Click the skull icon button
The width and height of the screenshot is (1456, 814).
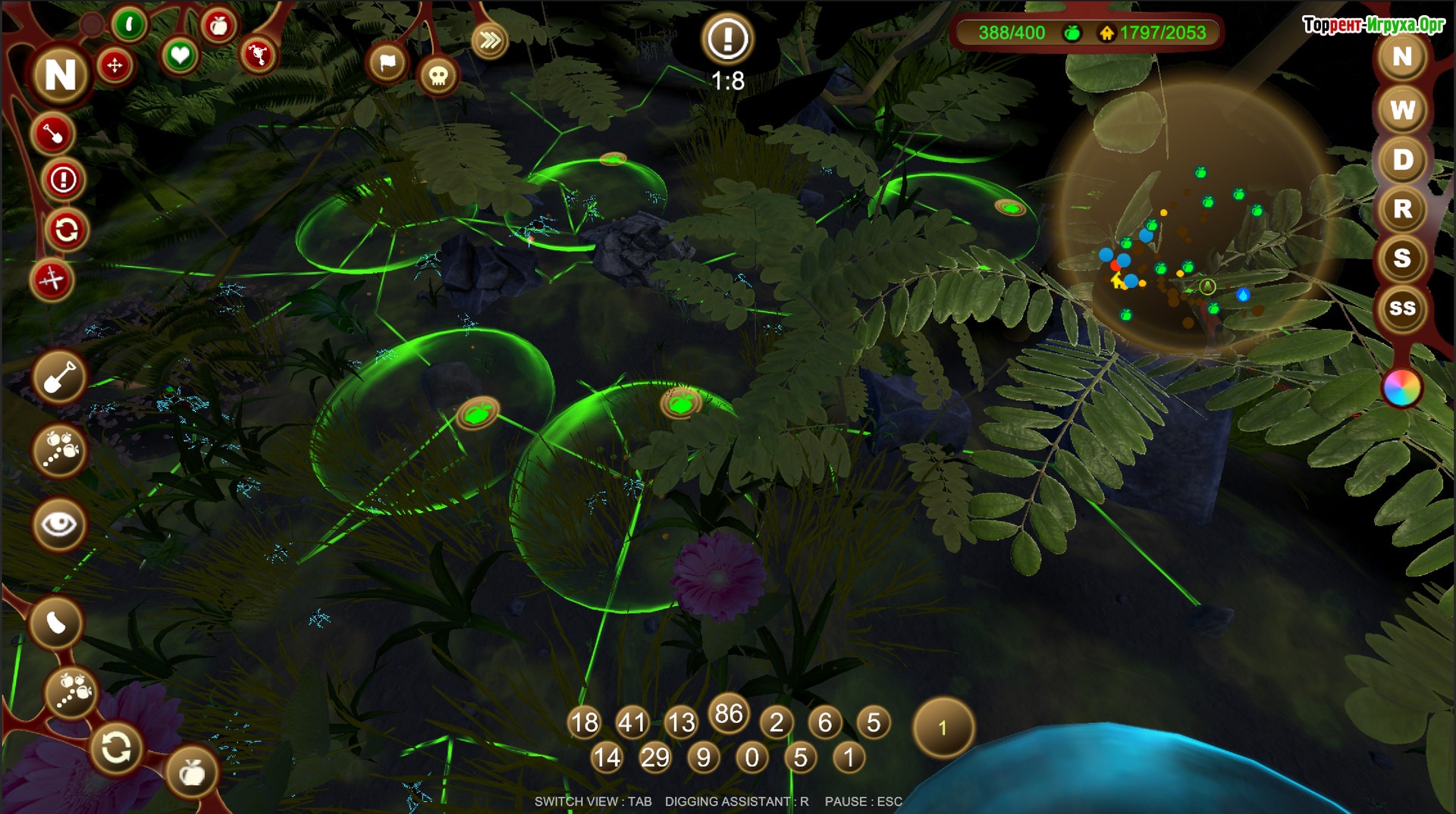pyautogui.click(x=438, y=76)
